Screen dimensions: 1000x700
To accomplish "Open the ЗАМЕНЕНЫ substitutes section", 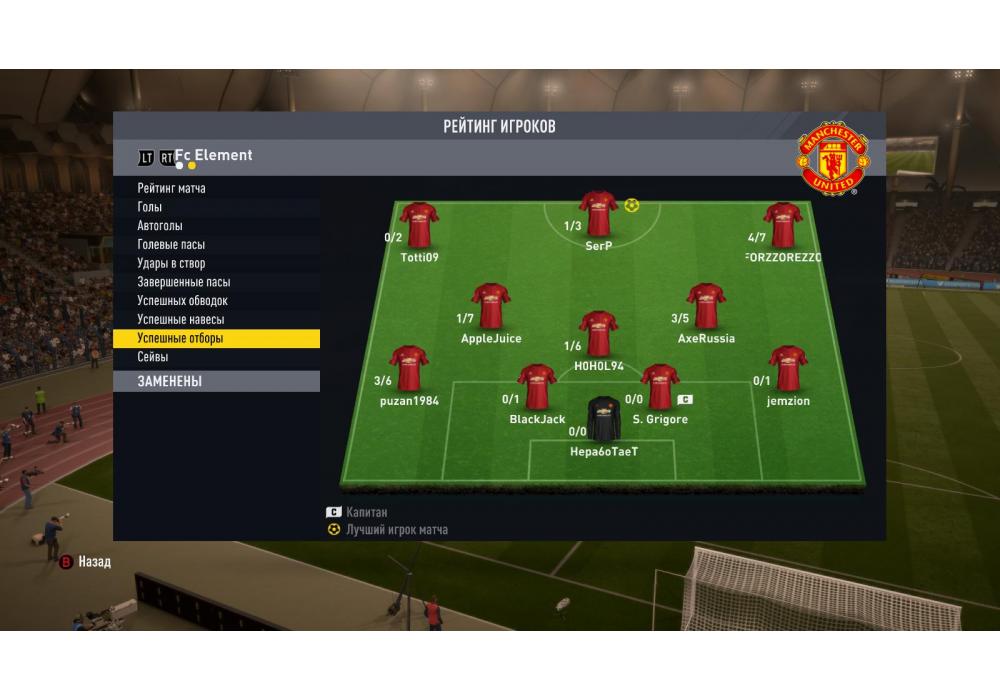I will click(216, 381).
